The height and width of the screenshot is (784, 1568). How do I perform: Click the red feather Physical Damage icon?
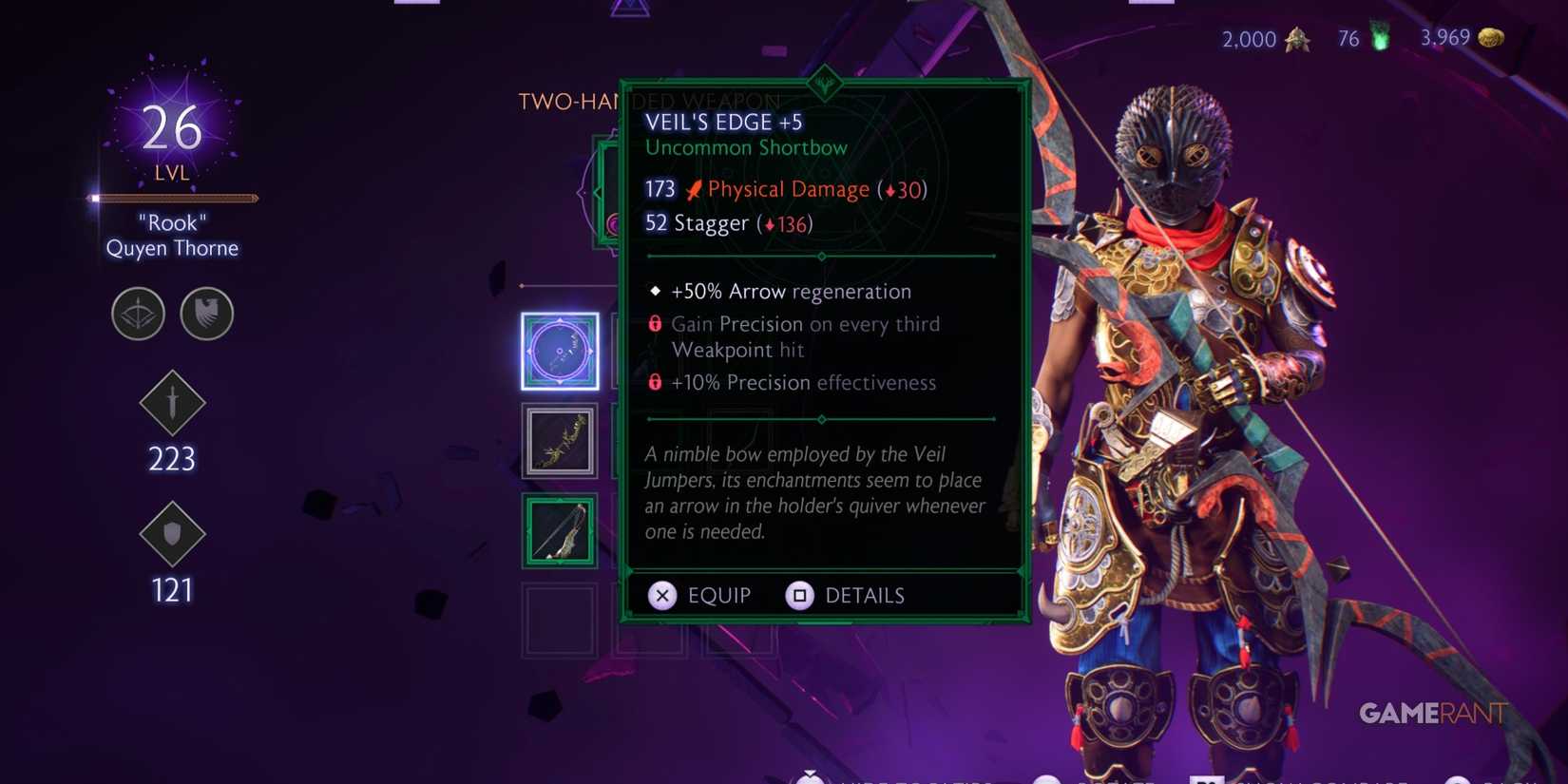tap(693, 188)
